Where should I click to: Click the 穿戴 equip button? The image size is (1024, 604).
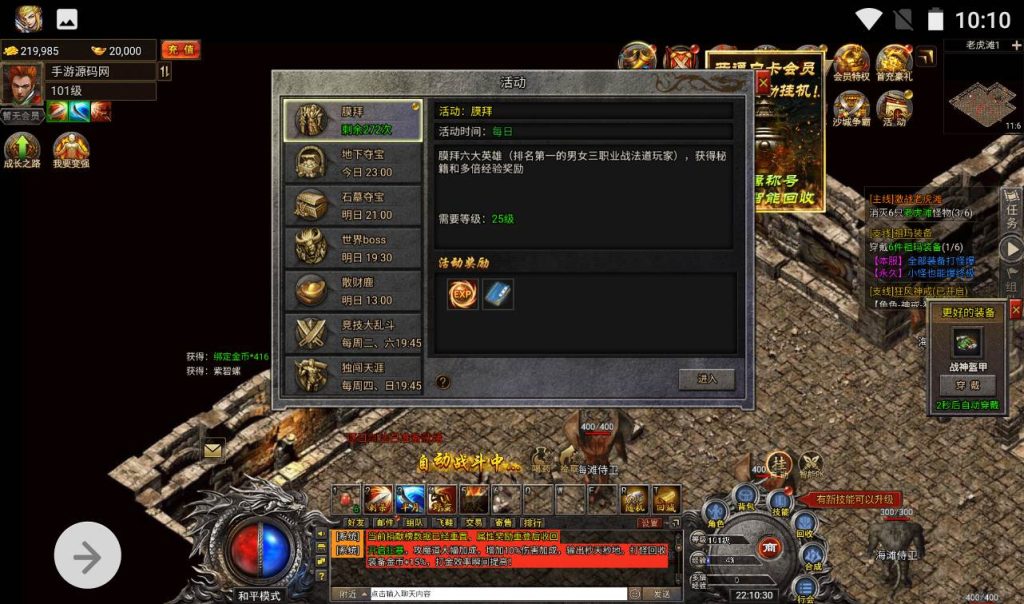tap(968, 385)
